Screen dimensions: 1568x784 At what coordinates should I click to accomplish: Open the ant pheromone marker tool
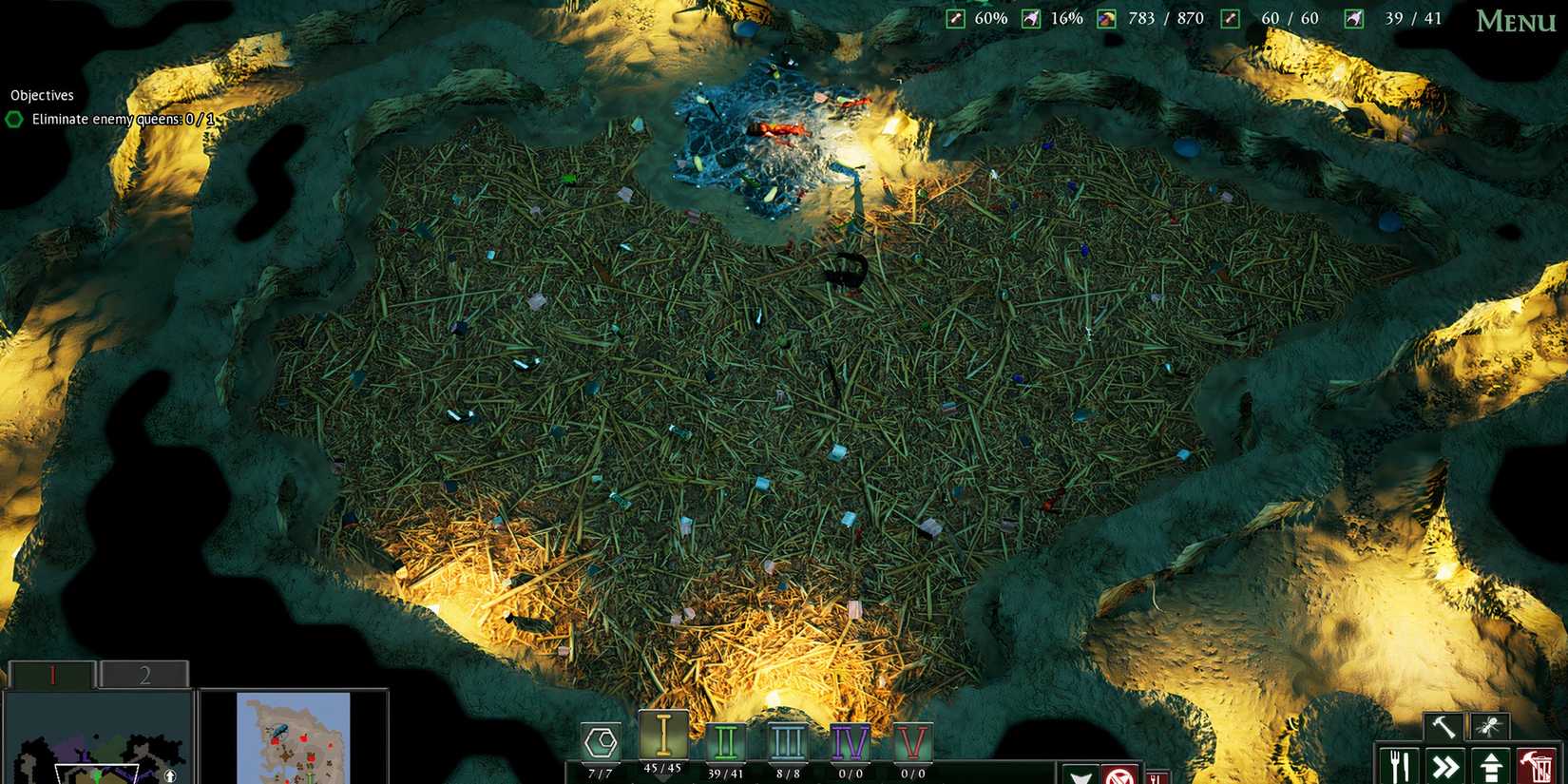1485,726
